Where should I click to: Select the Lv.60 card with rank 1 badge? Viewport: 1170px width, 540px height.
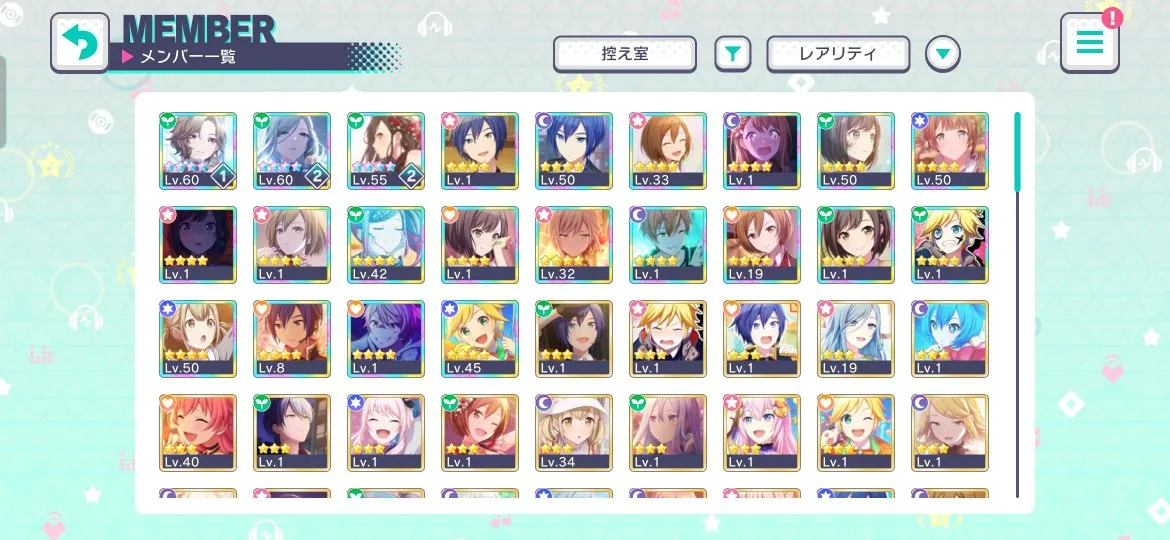(x=198, y=151)
